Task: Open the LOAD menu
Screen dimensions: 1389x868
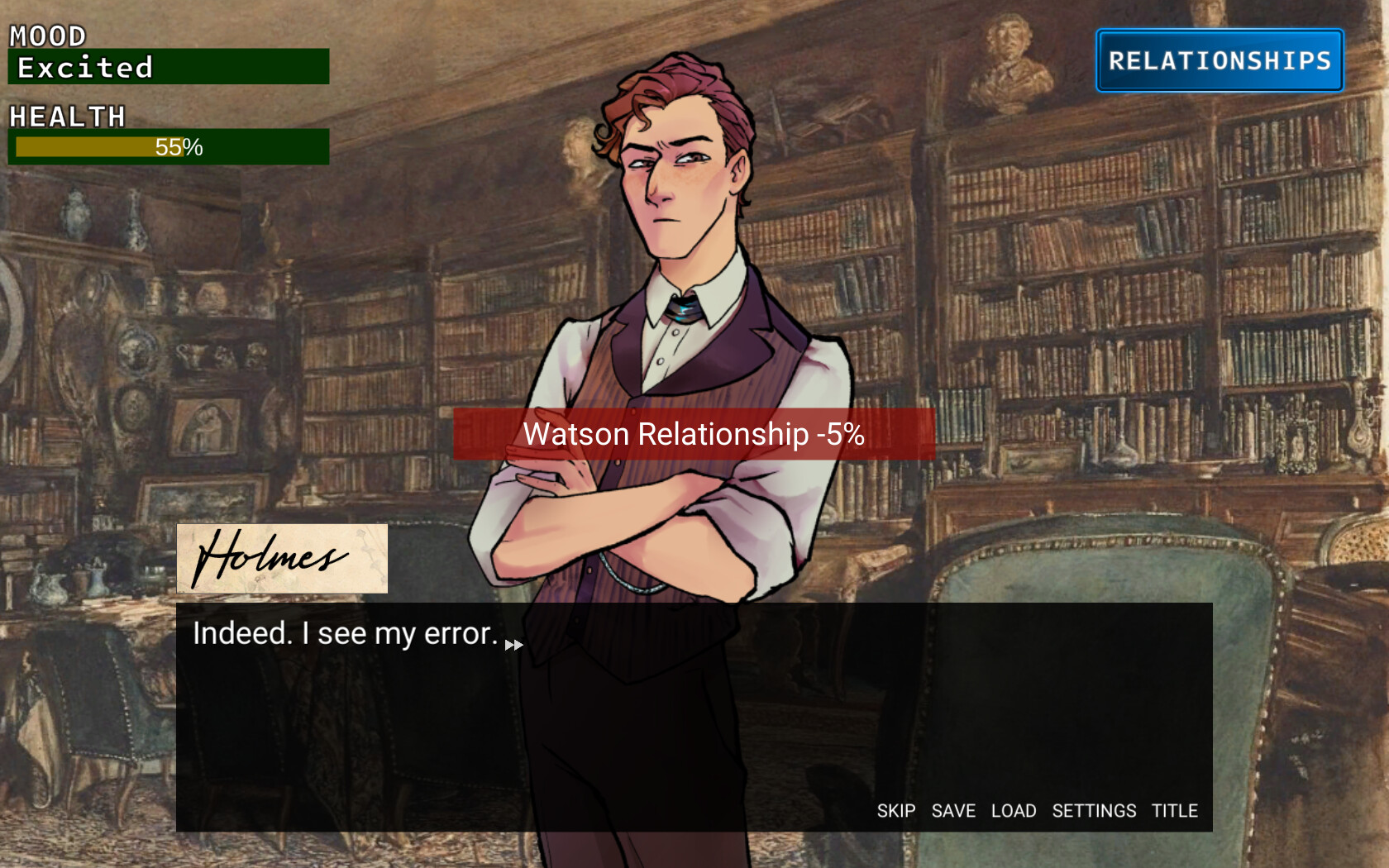Action: point(1014,811)
